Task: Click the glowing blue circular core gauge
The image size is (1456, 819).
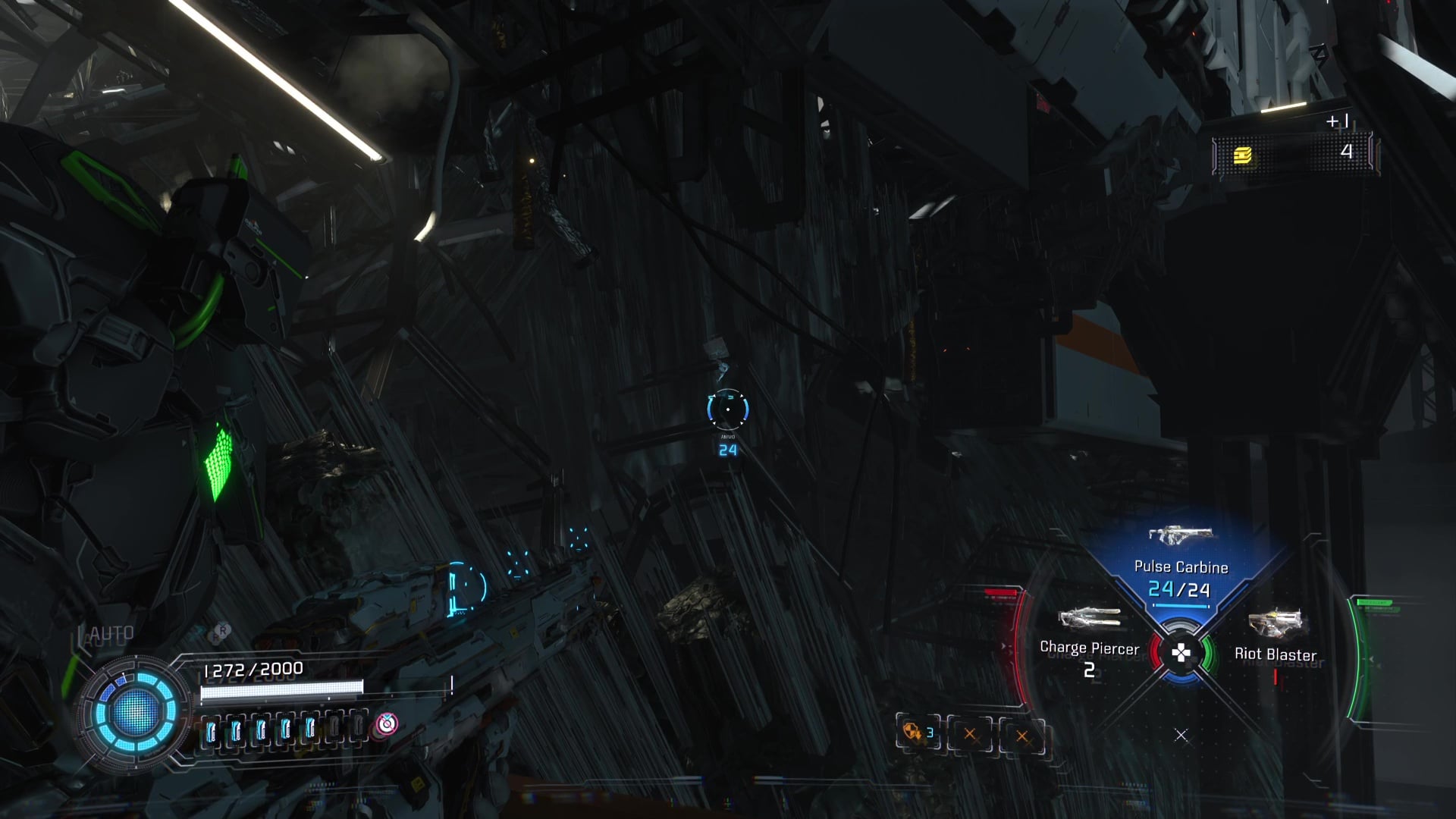Action: coord(135,711)
